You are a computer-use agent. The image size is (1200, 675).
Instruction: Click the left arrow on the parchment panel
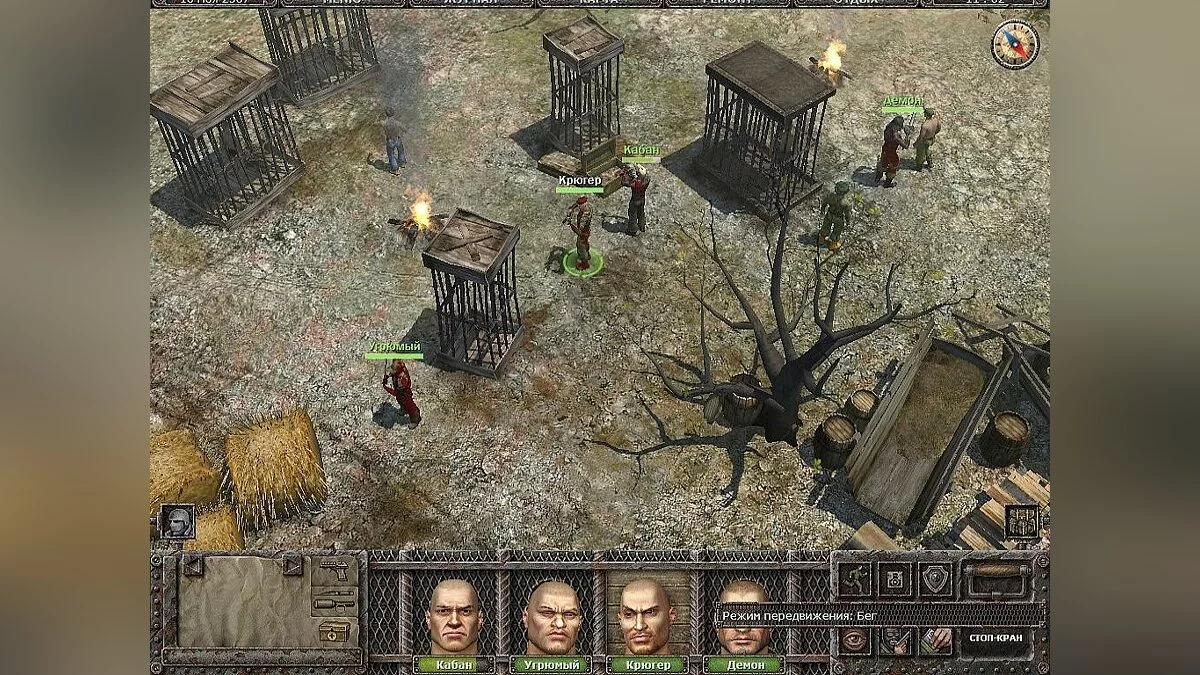coord(193,566)
